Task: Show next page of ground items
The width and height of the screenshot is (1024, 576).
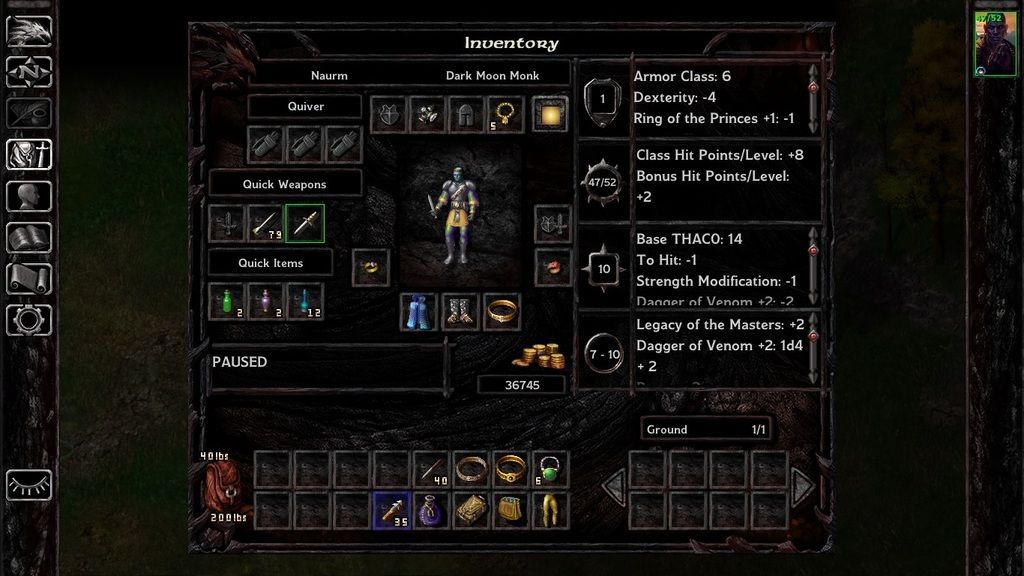Action: pos(802,488)
